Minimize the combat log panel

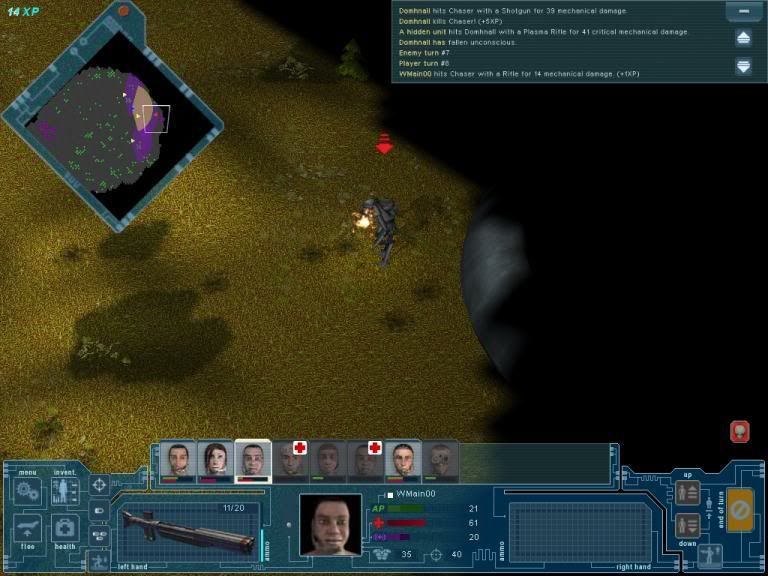point(743,13)
